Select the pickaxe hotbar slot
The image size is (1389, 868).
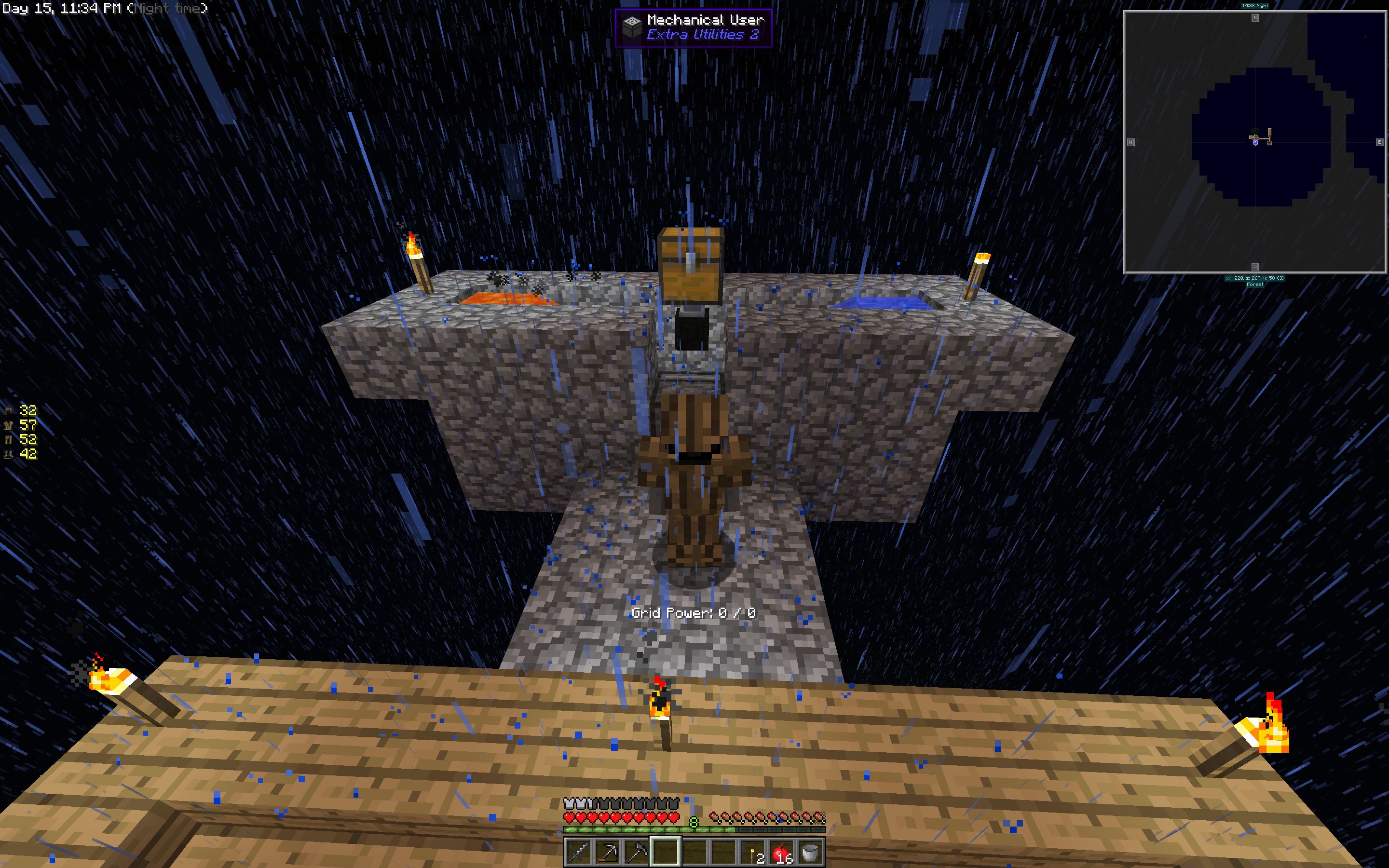(x=607, y=851)
